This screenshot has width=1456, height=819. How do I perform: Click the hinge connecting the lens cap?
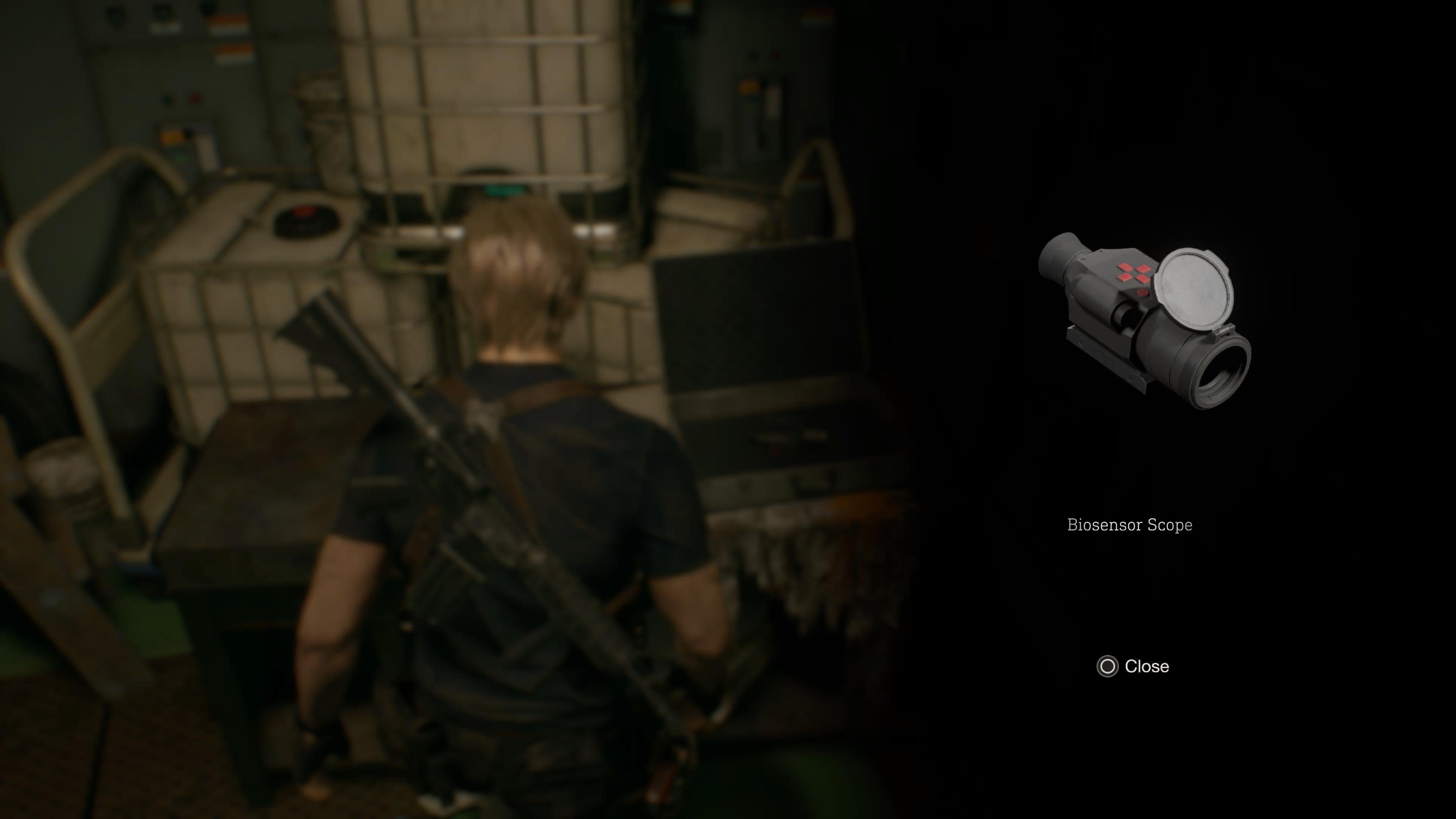point(1221,331)
